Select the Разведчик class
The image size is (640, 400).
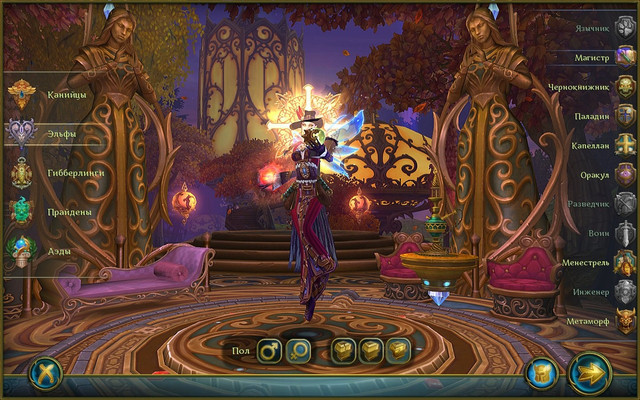[x=625, y=202]
